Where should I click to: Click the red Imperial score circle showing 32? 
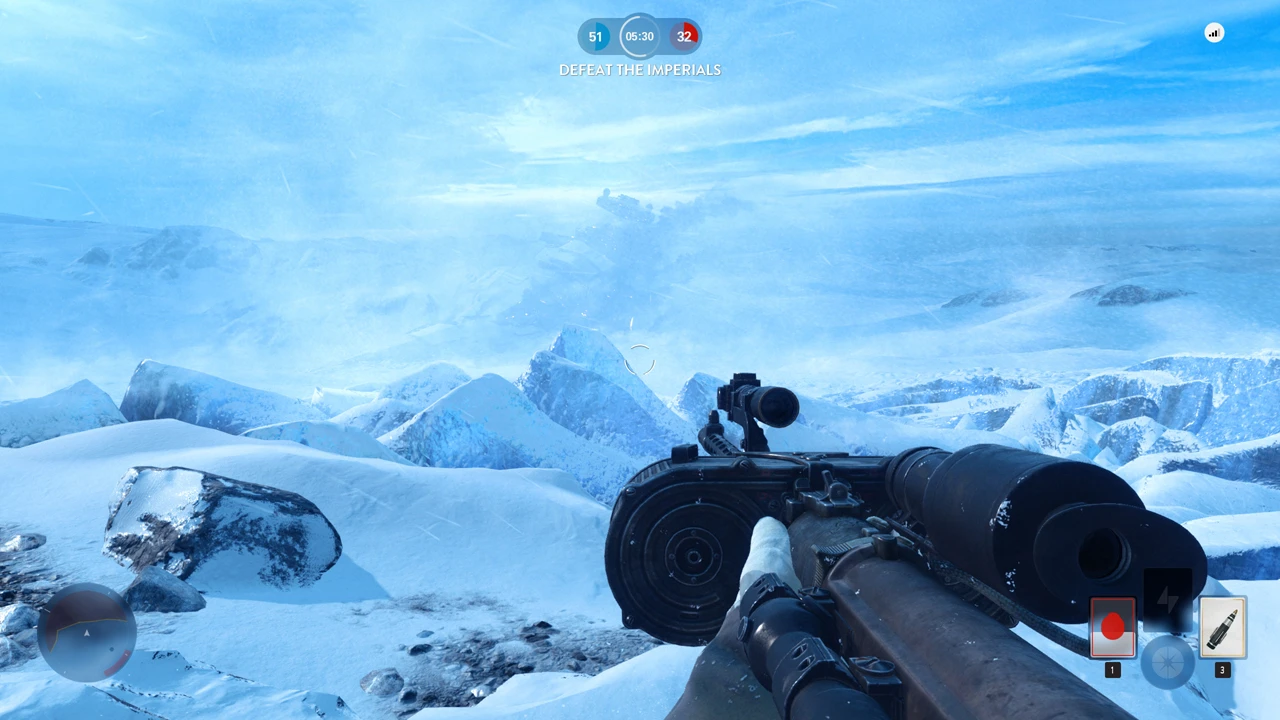(x=685, y=36)
